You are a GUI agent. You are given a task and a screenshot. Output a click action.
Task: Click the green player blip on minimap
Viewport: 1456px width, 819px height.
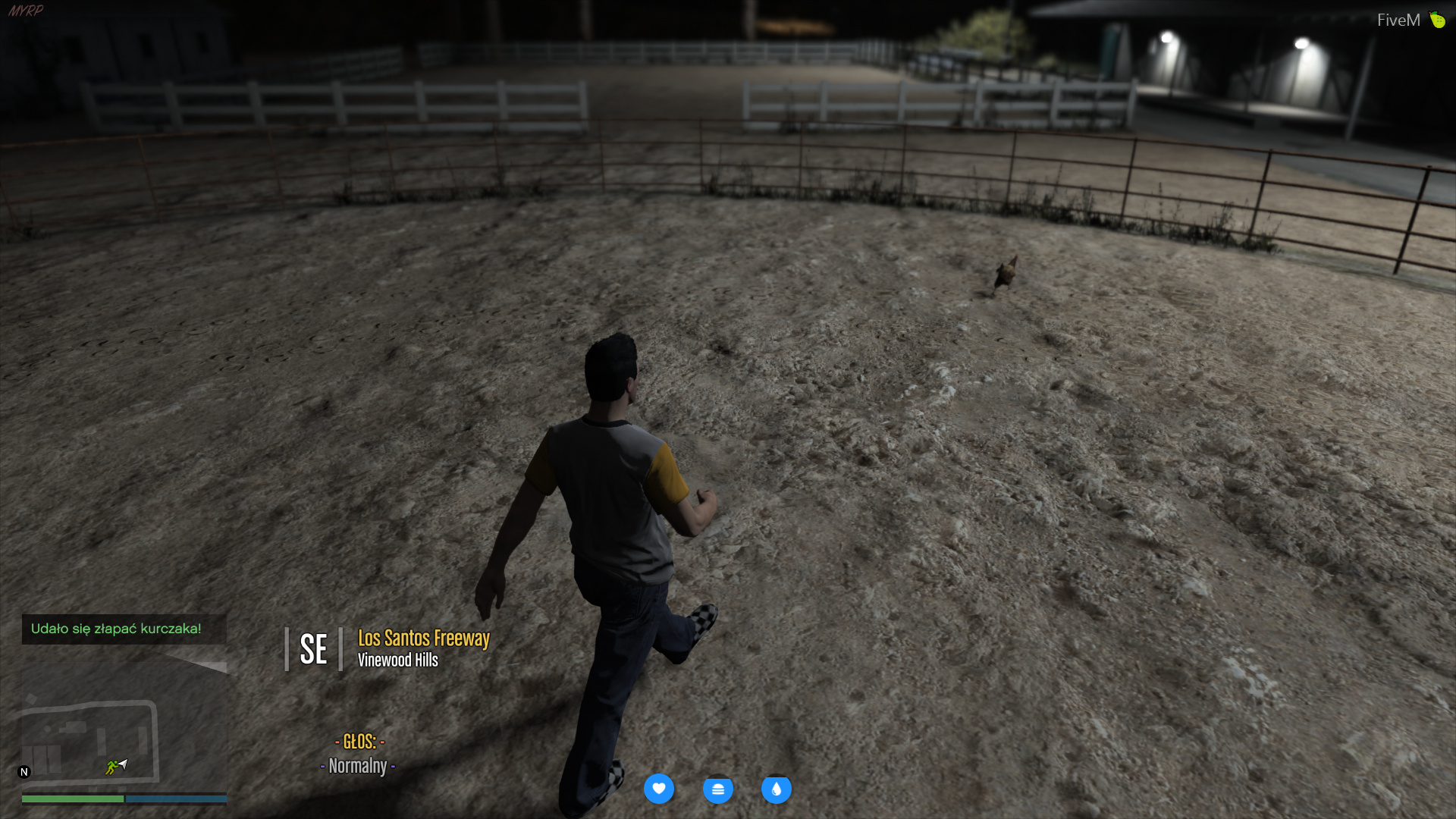click(112, 767)
